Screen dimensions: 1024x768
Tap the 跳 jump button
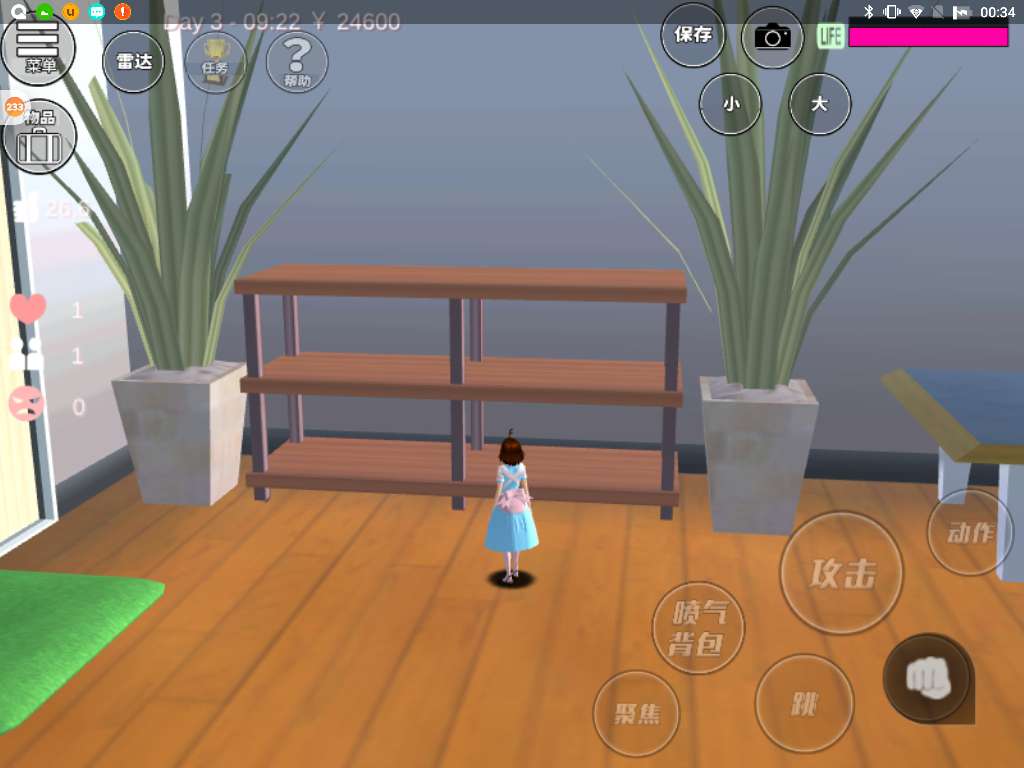click(804, 703)
